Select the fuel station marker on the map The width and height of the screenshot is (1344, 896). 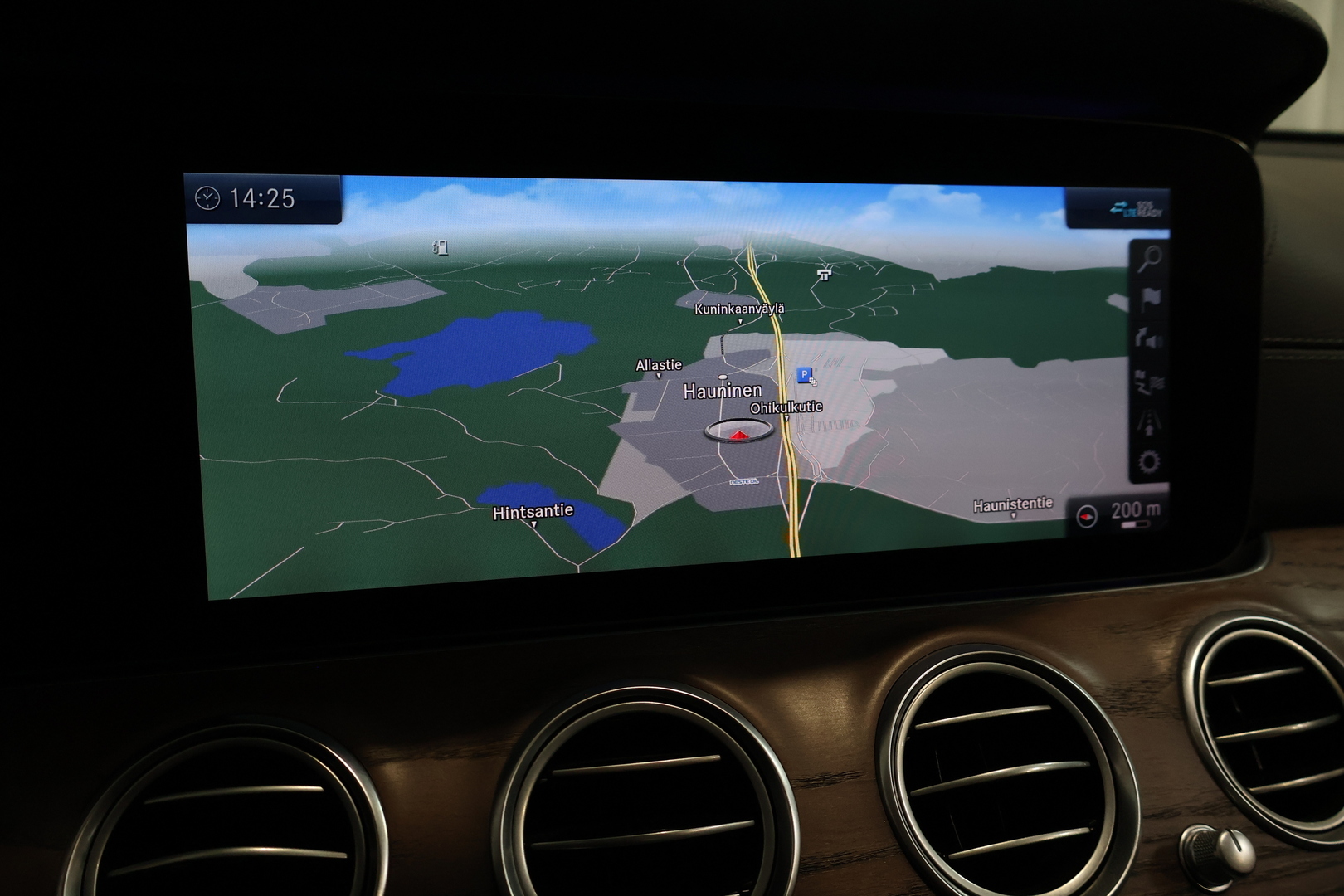tap(441, 246)
